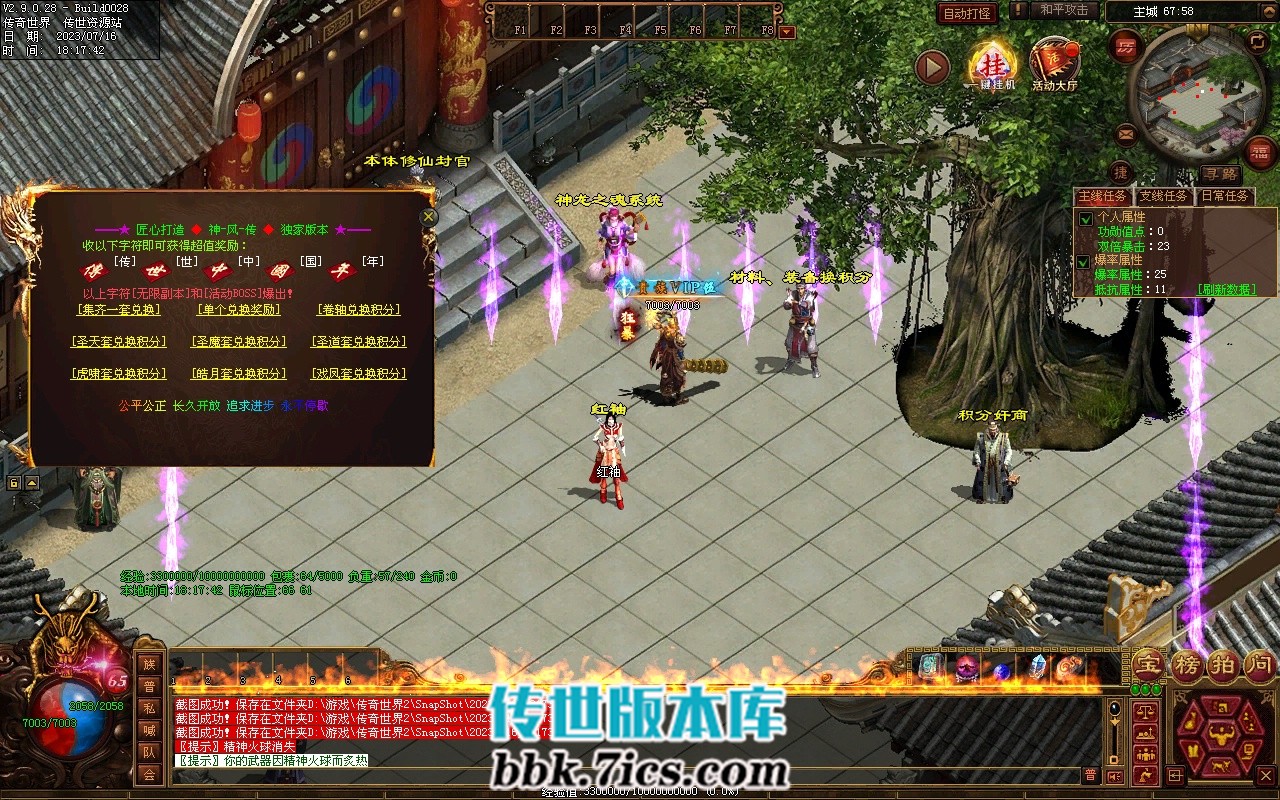Viewport: 1280px width, 800px height.
Task: Refresh stats with the 刷新数据 link
Action: click(x=1226, y=290)
